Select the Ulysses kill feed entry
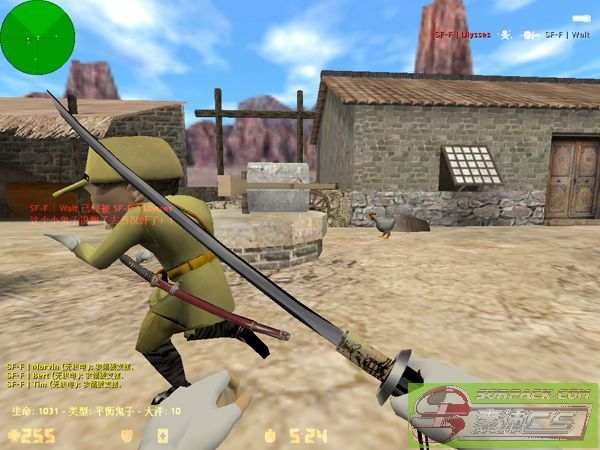The width and height of the screenshot is (600, 450). click(x=463, y=34)
